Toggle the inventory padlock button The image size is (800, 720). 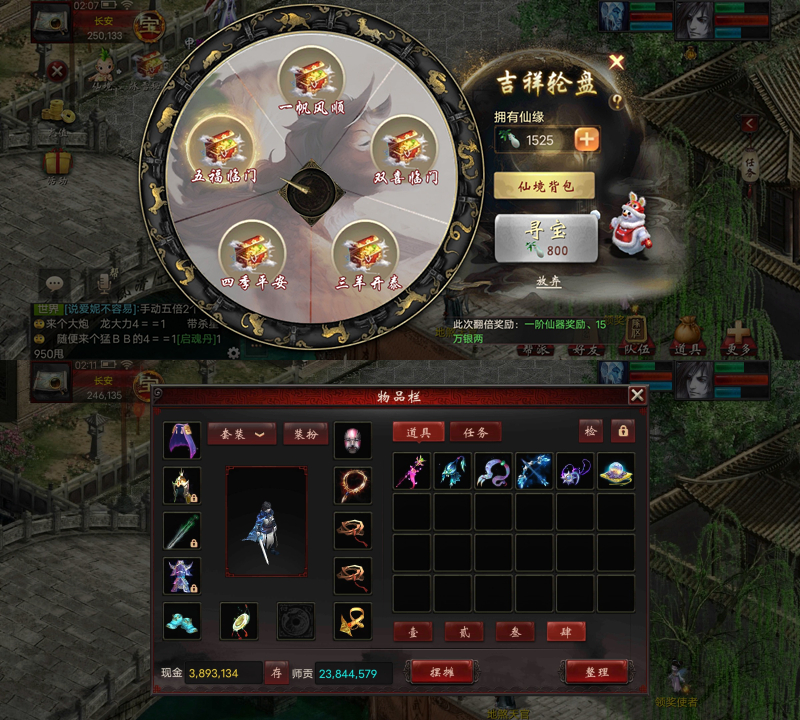pyautogui.click(x=622, y=431)
